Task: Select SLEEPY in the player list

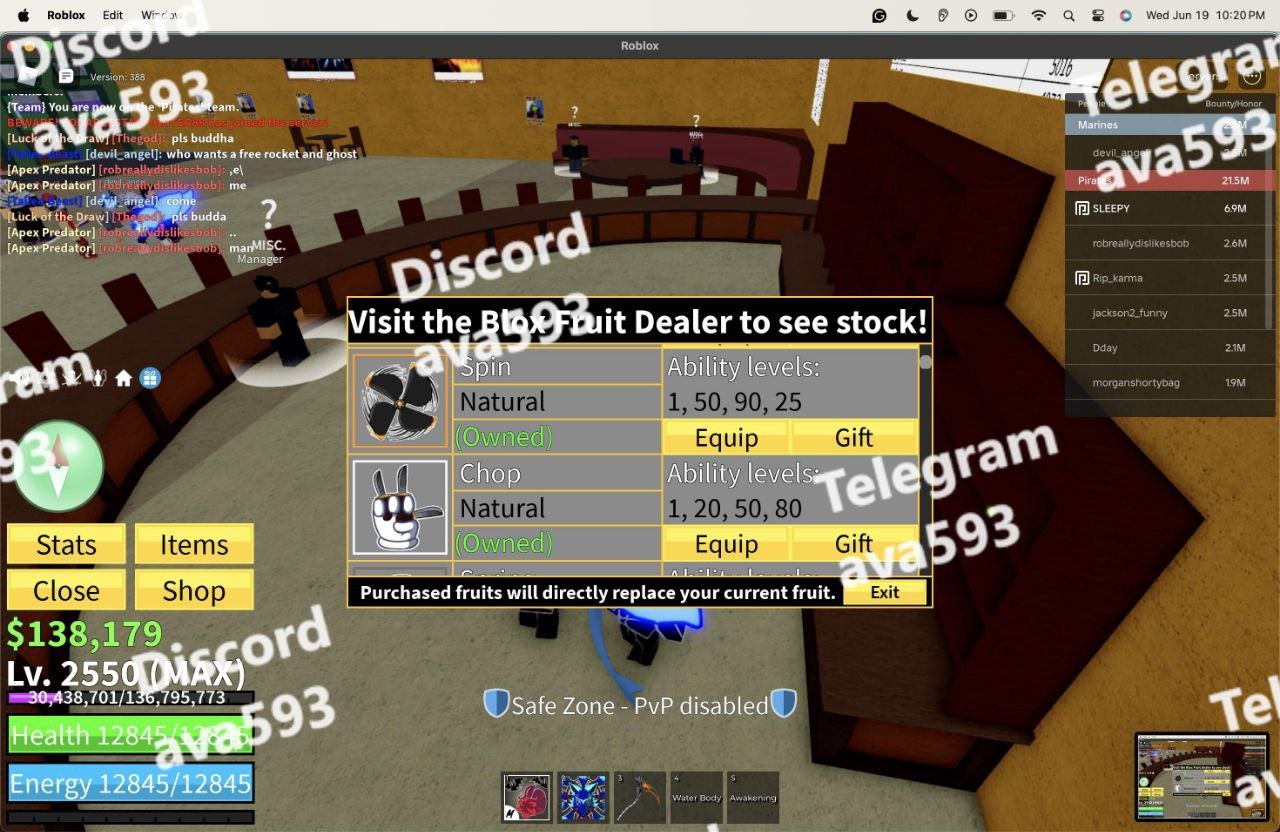Action: [1110, 208]
